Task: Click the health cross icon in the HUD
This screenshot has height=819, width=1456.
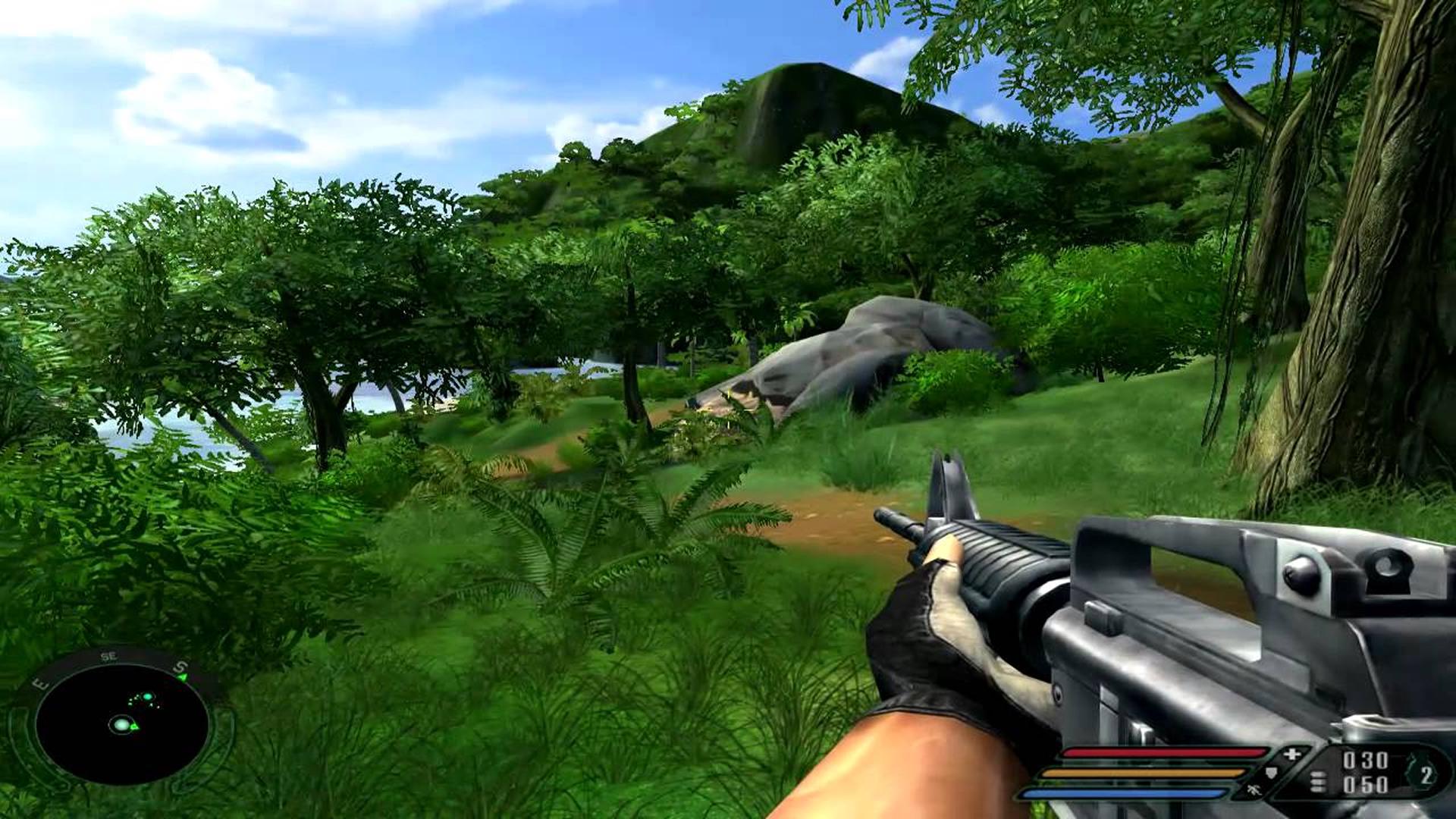Action: [1291, 754]
